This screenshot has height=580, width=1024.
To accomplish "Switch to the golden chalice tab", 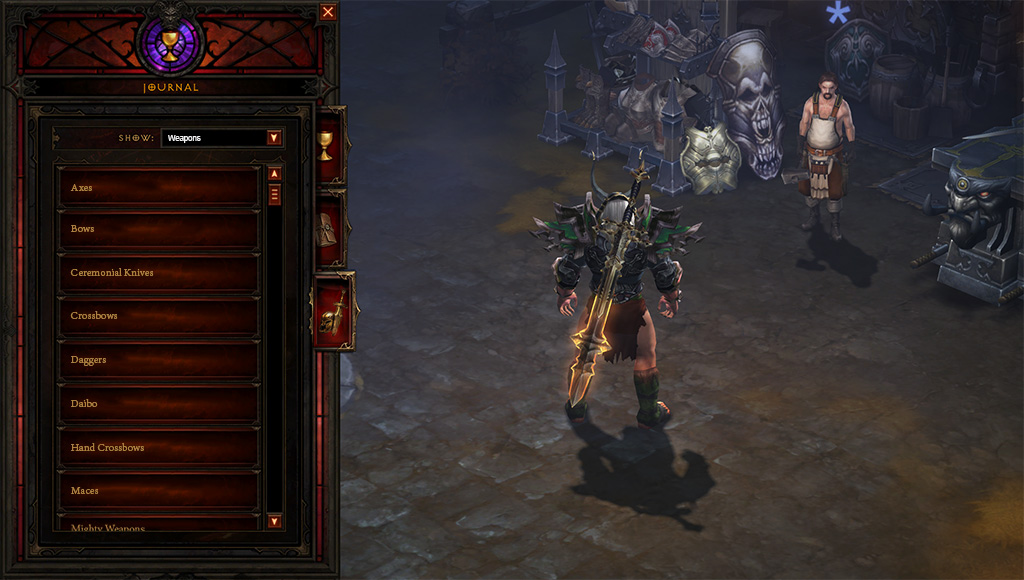I will (326, 144).
